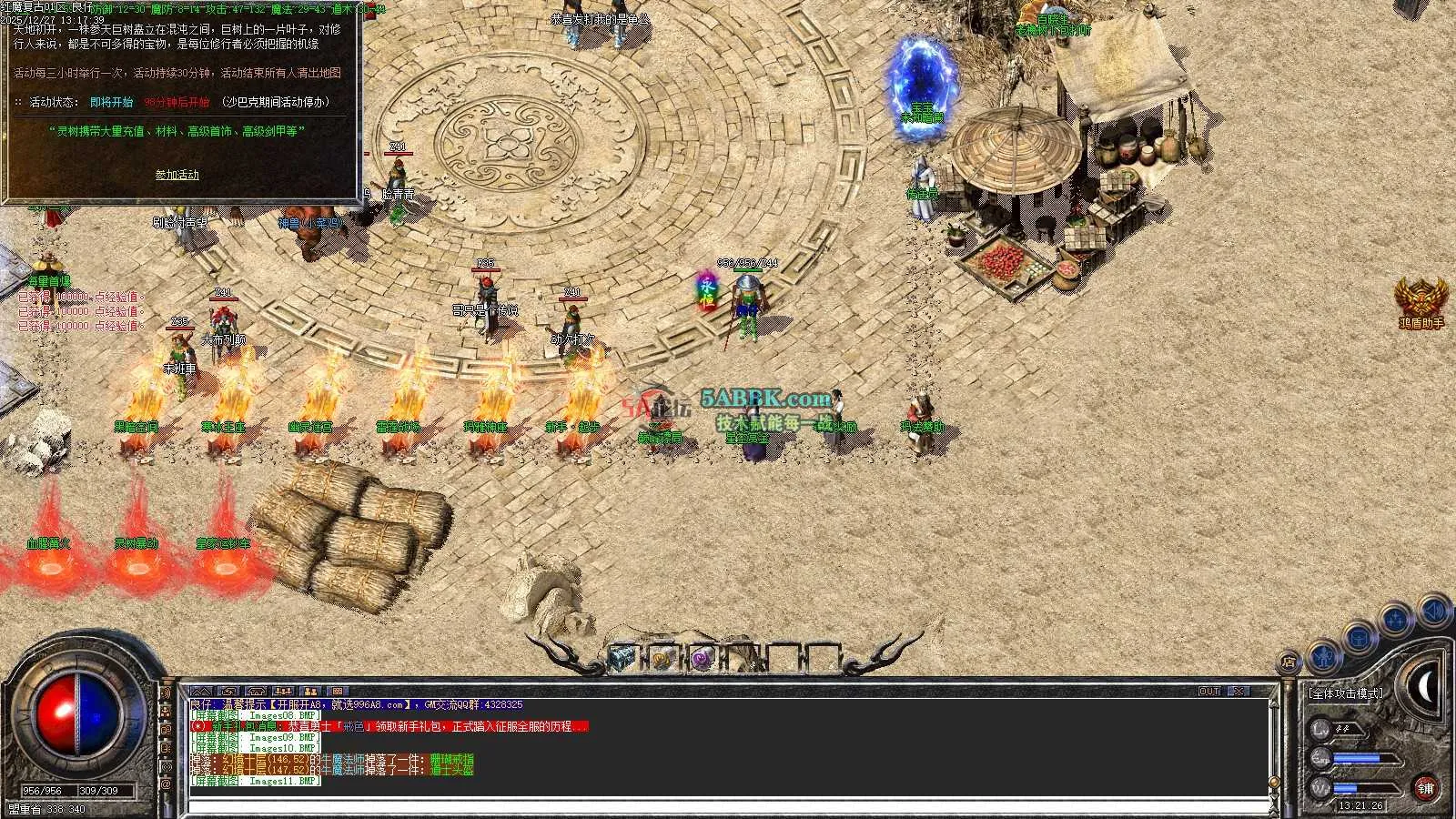Close the chat panel with X
The image size is (1456, 819).
(1239, 692)
